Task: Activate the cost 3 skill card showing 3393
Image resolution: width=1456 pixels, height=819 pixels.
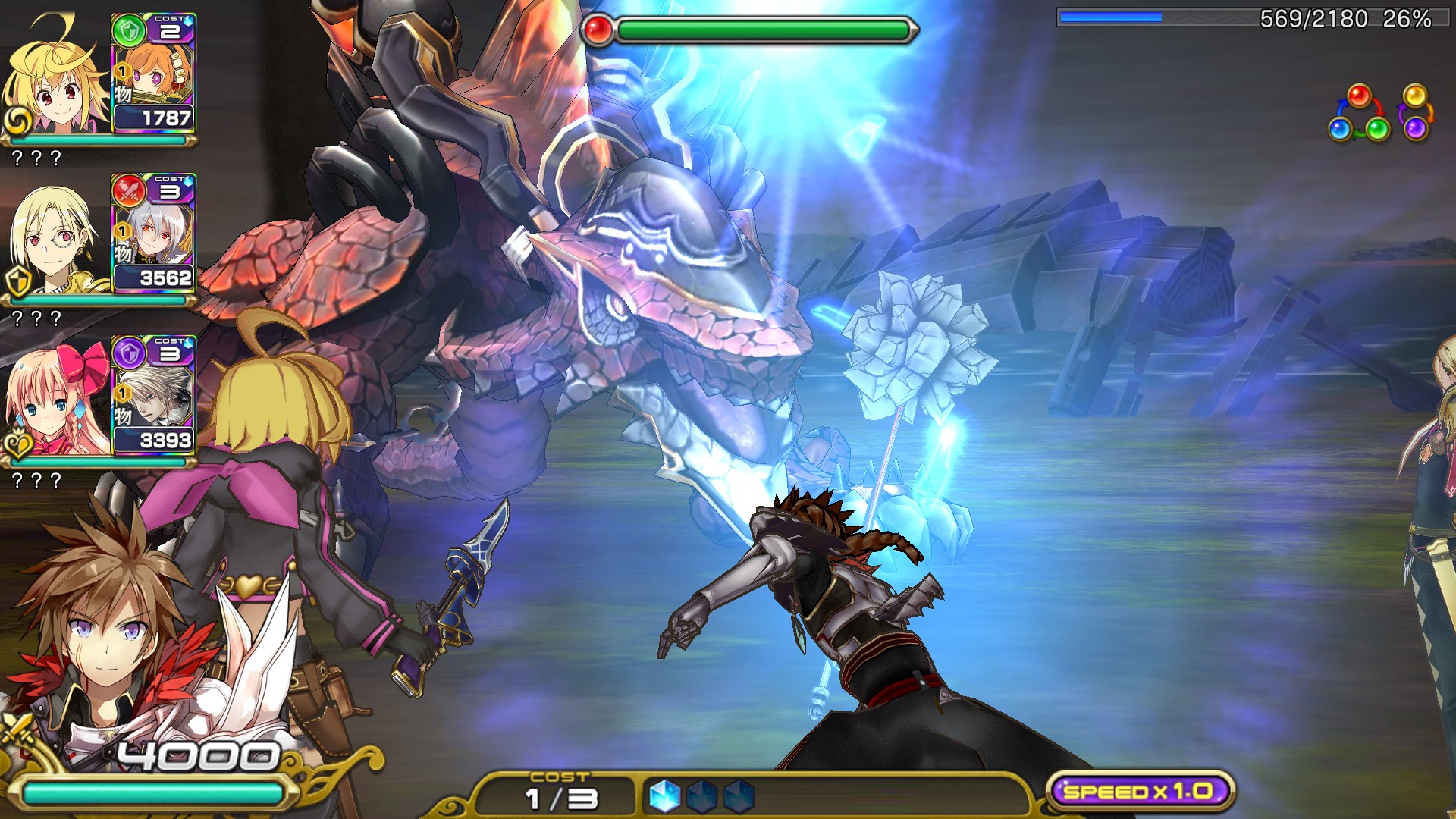Action: 153,395
